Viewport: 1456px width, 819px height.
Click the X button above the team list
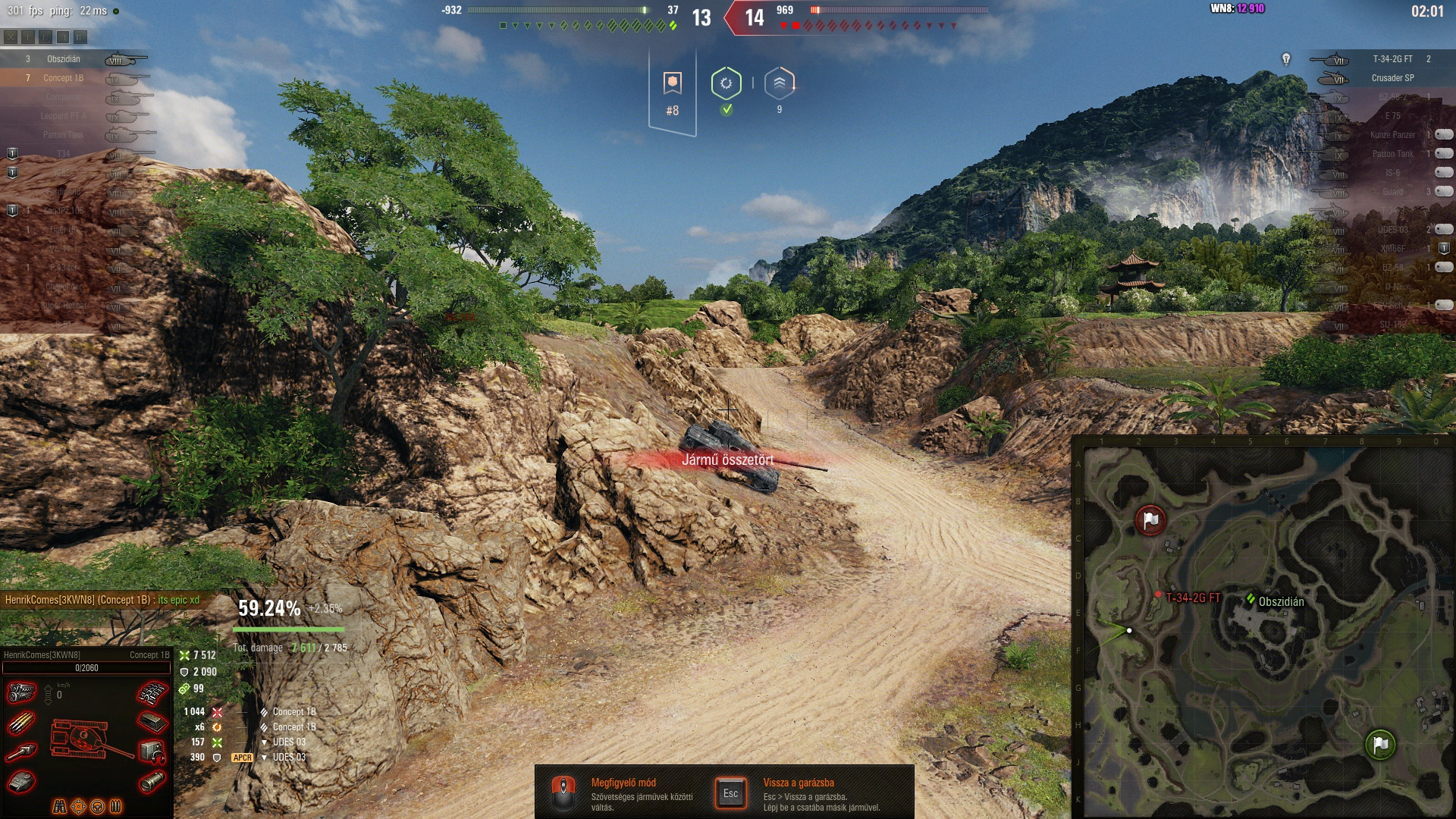(11, 36)
